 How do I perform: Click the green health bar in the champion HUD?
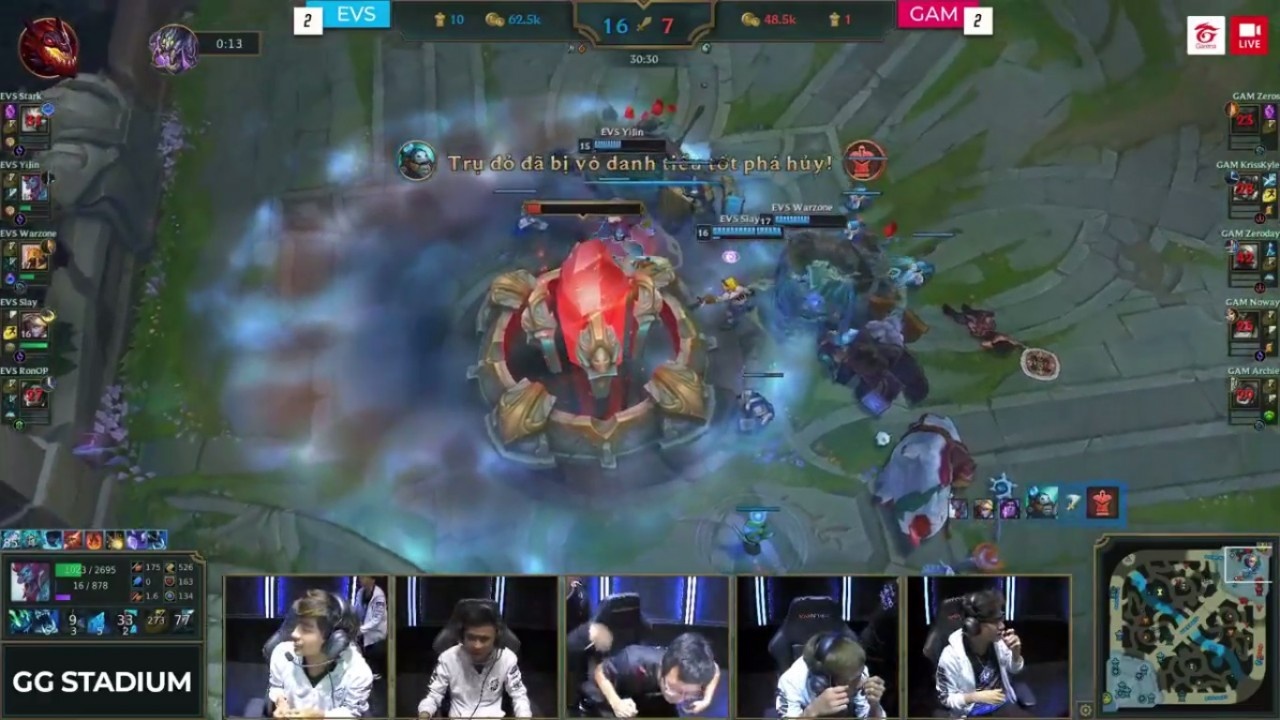pyautogui.click(x=68, y=570)
